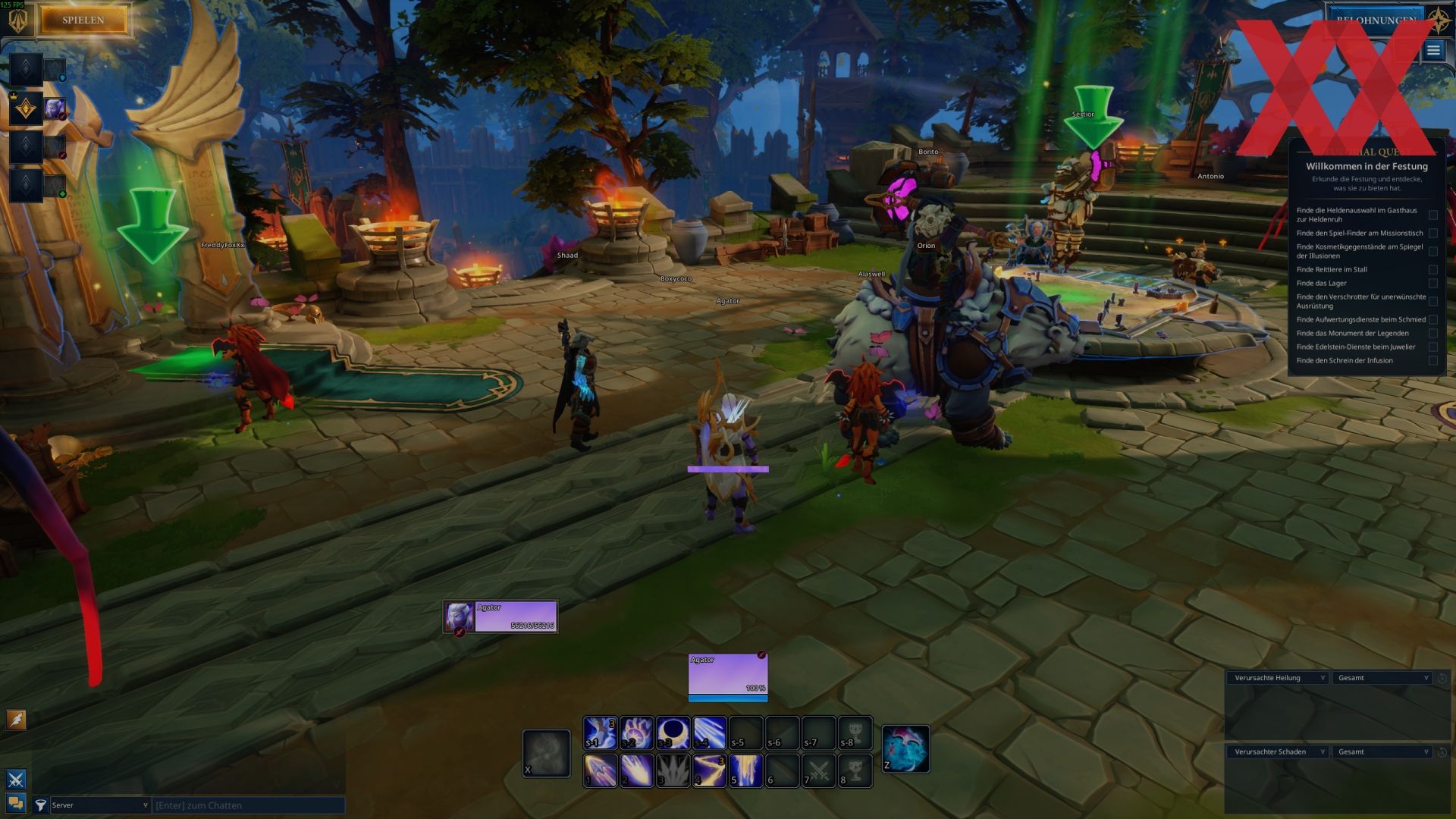Open the Verursachte Heilung meter dropdown

coord(1279,678)
